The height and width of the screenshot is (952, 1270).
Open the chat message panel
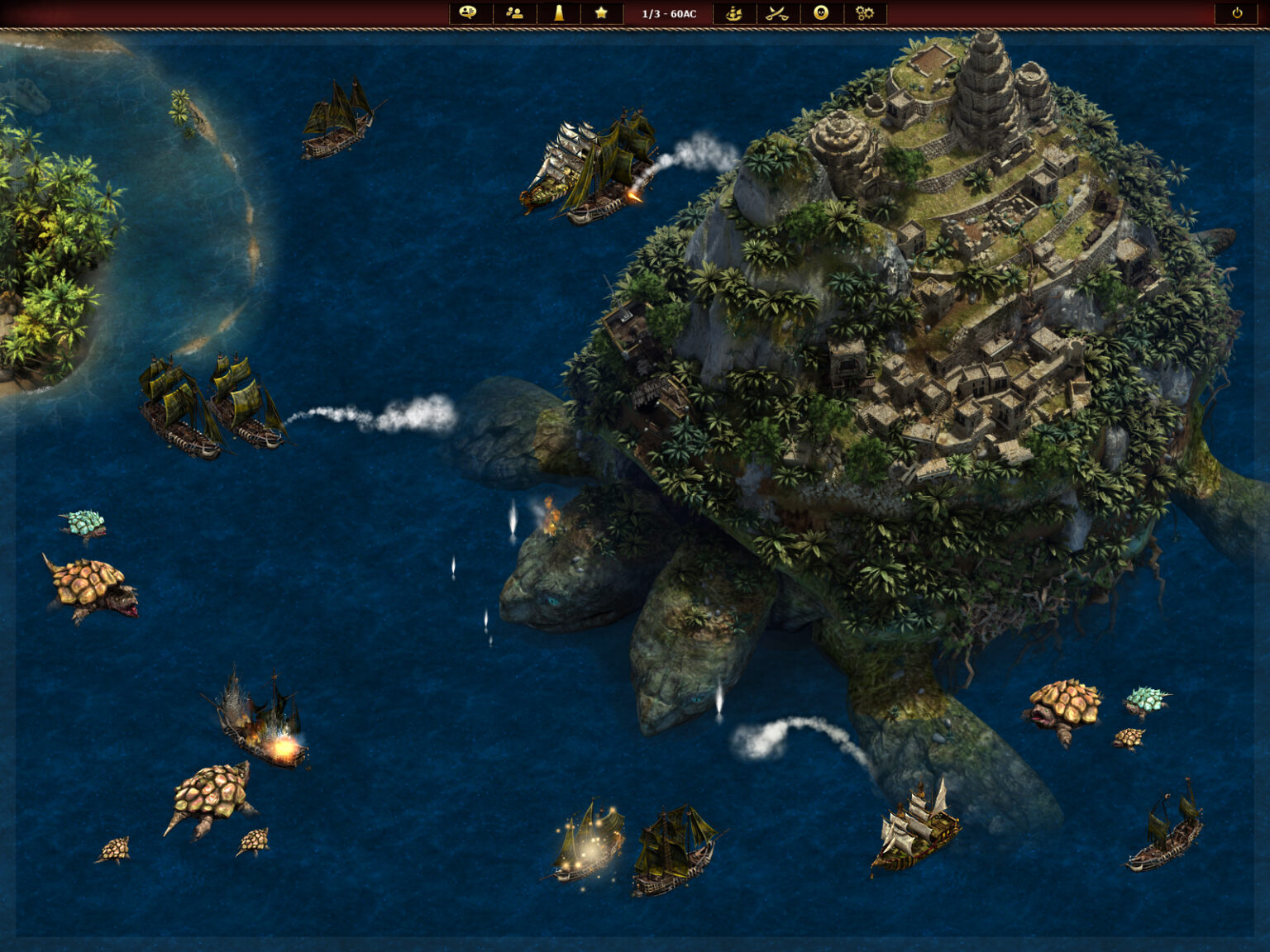(468, 13)
